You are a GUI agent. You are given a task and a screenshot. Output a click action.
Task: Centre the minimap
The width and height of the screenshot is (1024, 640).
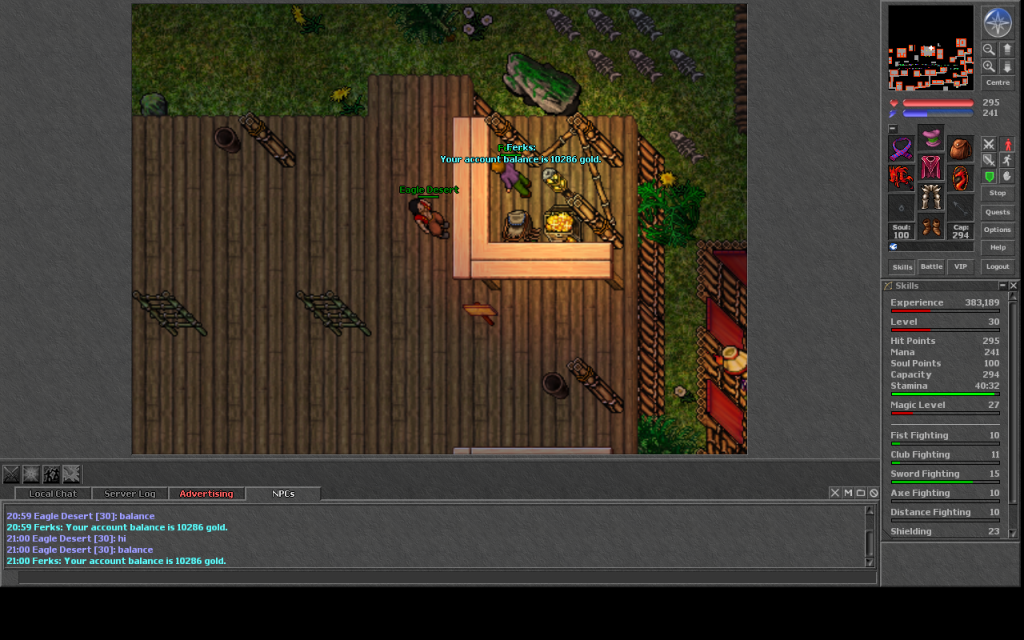[997, 83]
